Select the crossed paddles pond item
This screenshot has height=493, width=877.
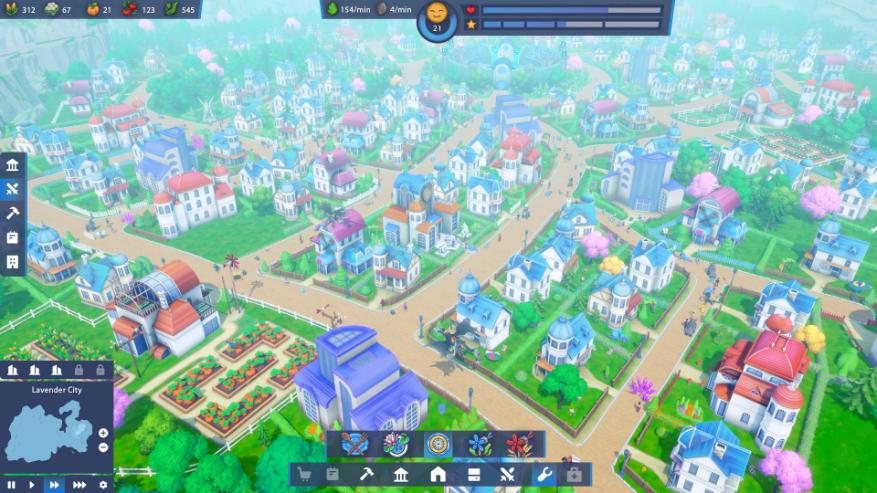point(354,444)
